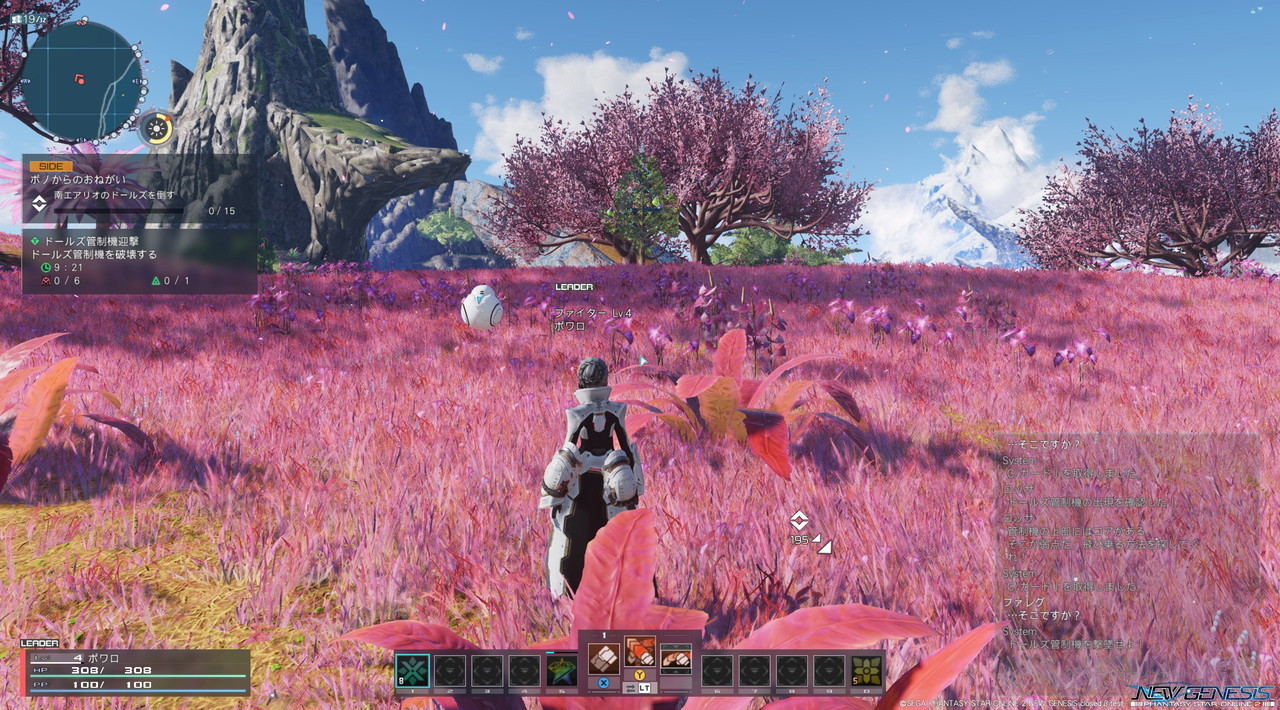The height and width of the screenshot is (710, 1280).
Task: Click the ボワロ leader status panel
Action: (x=135, y=672)
